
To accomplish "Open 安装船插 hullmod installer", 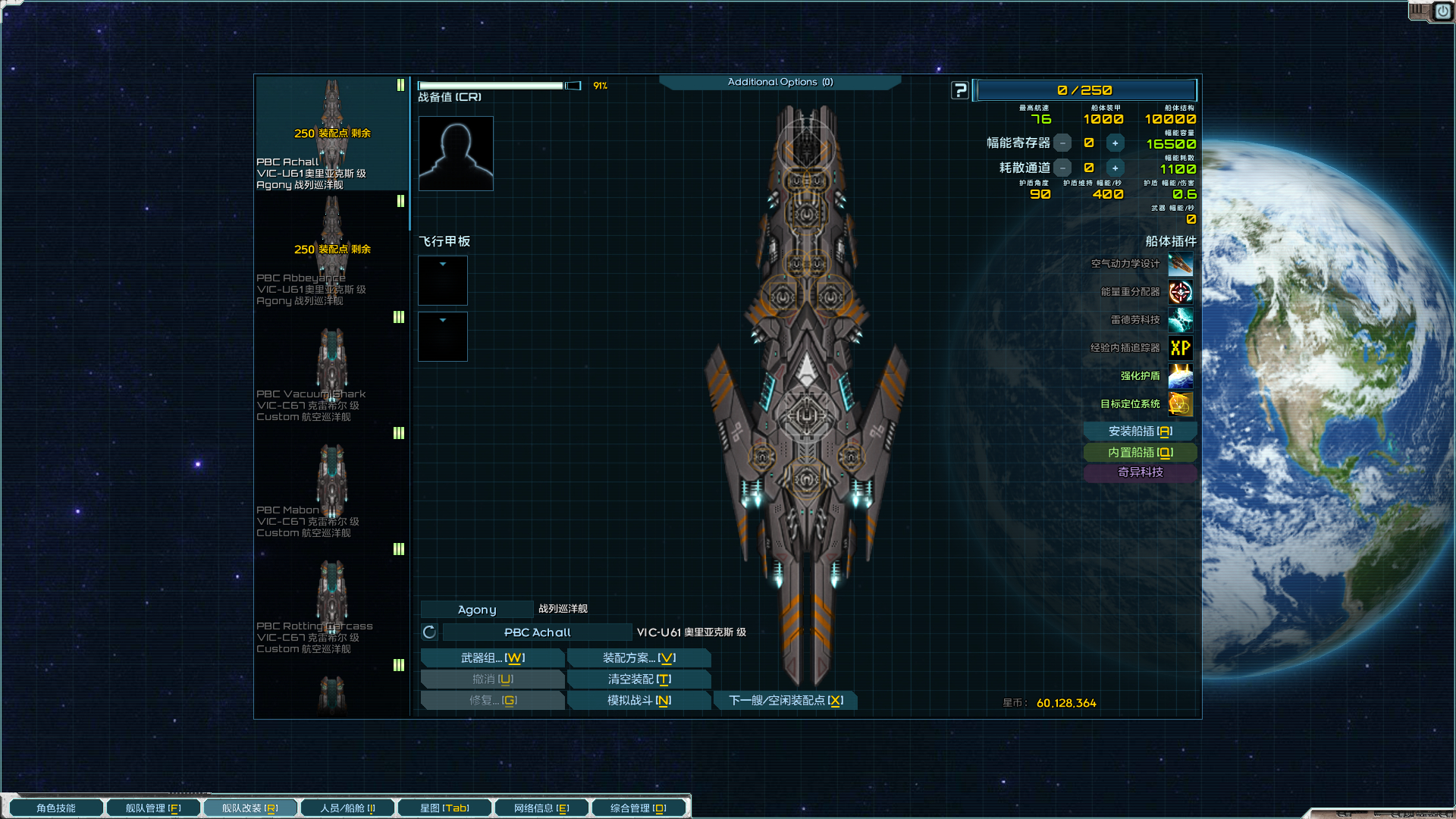I will point(1140,431).
